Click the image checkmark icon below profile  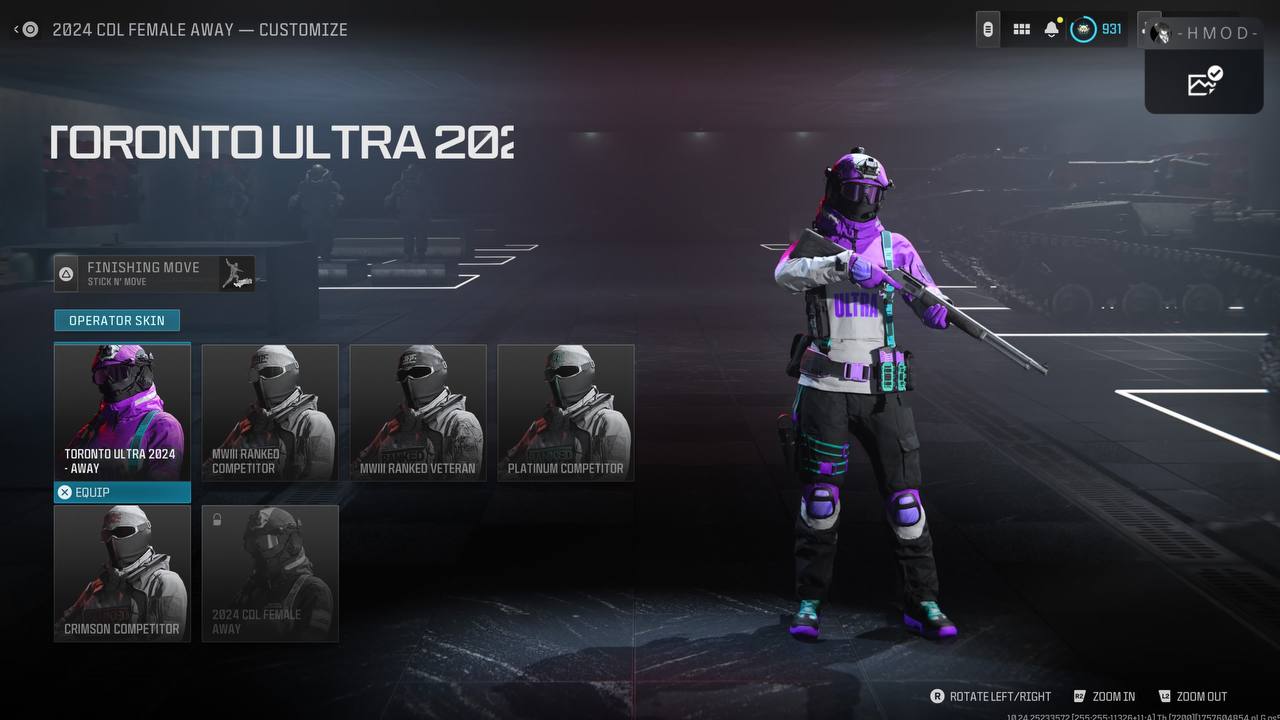pos(1204,81)
